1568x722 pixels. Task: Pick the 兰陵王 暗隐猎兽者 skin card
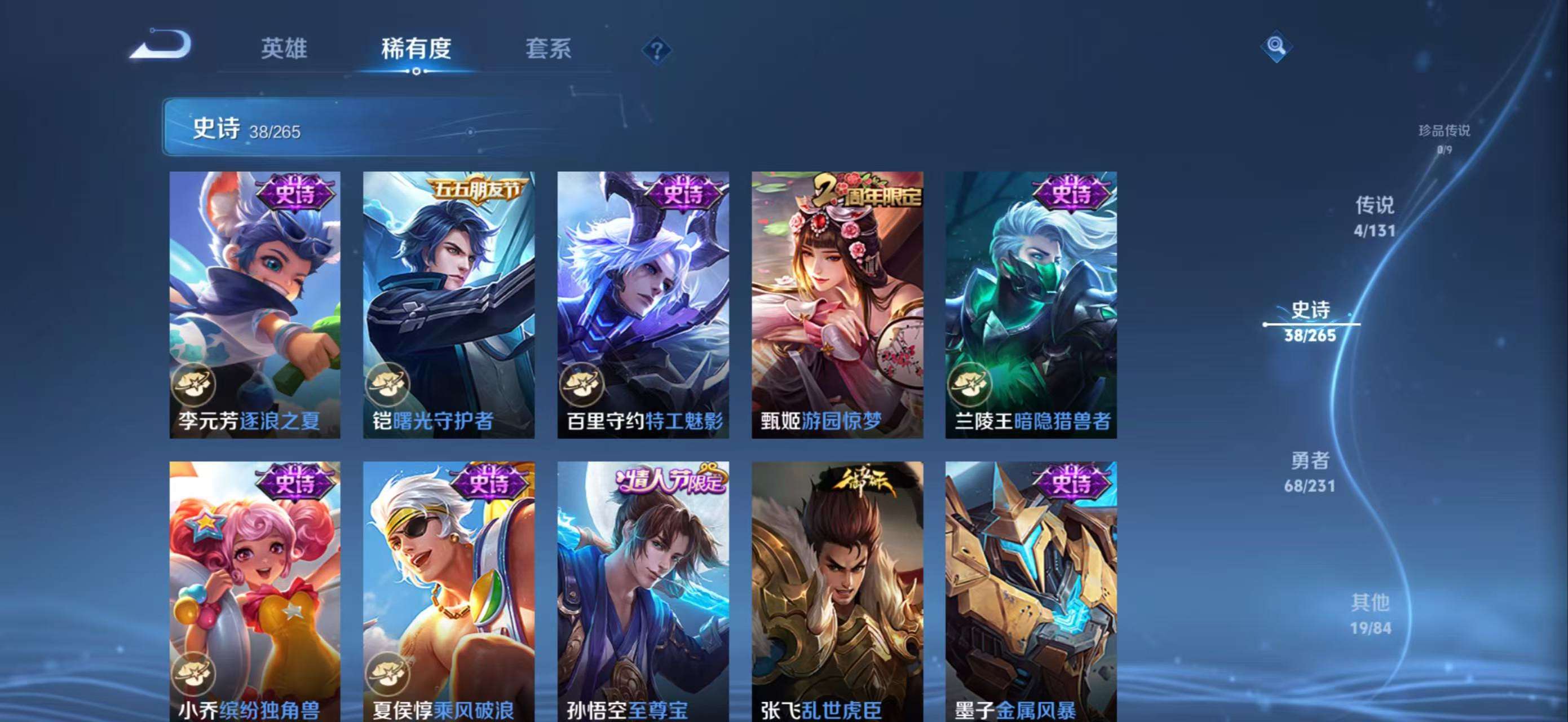pos(1031,305)
